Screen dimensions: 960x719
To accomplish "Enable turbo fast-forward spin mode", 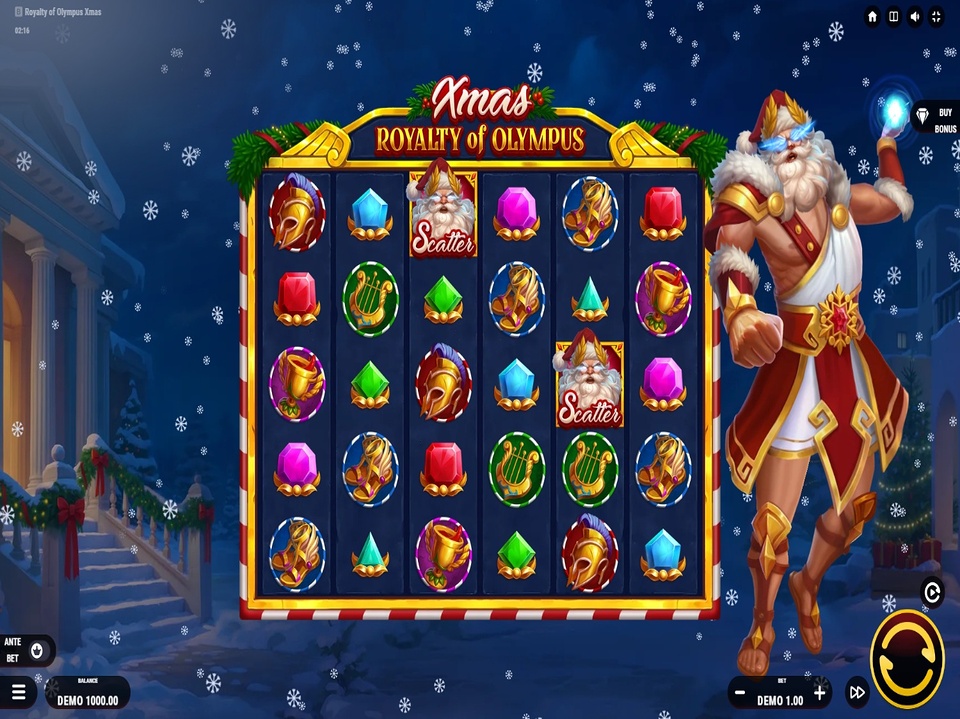I will coord(857,691).
